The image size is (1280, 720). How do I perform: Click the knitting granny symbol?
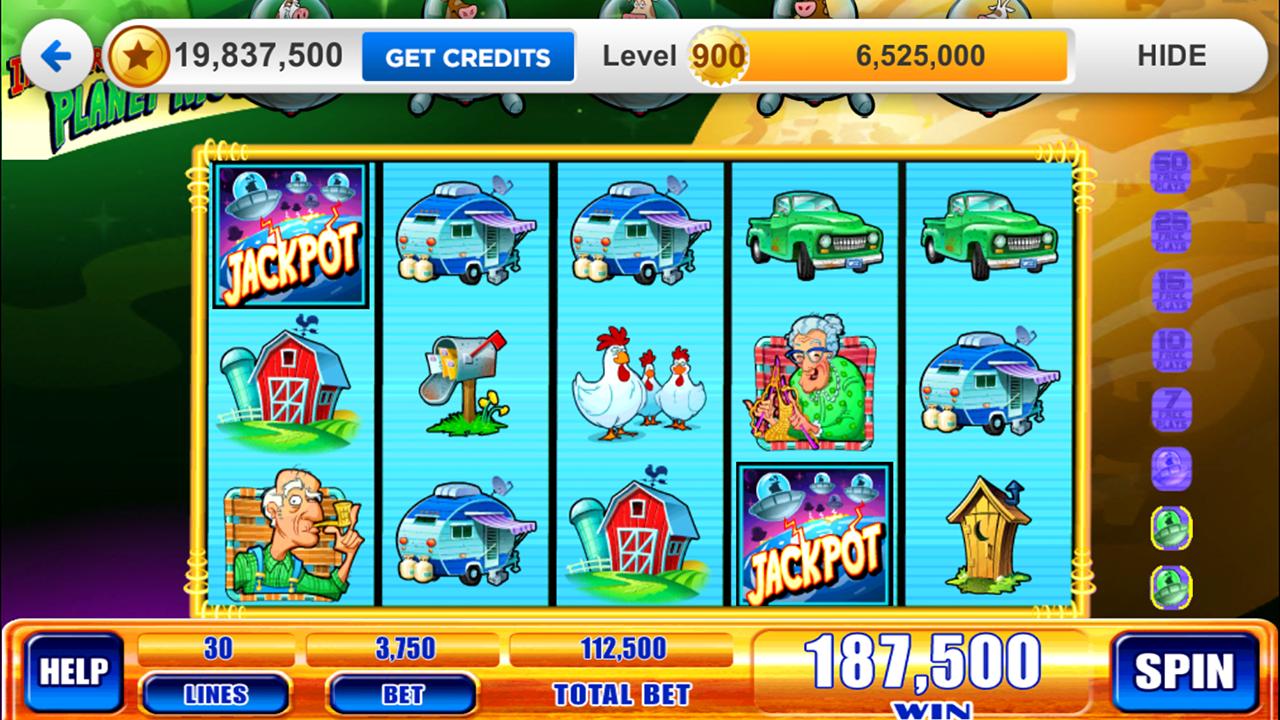pos(813,386)
